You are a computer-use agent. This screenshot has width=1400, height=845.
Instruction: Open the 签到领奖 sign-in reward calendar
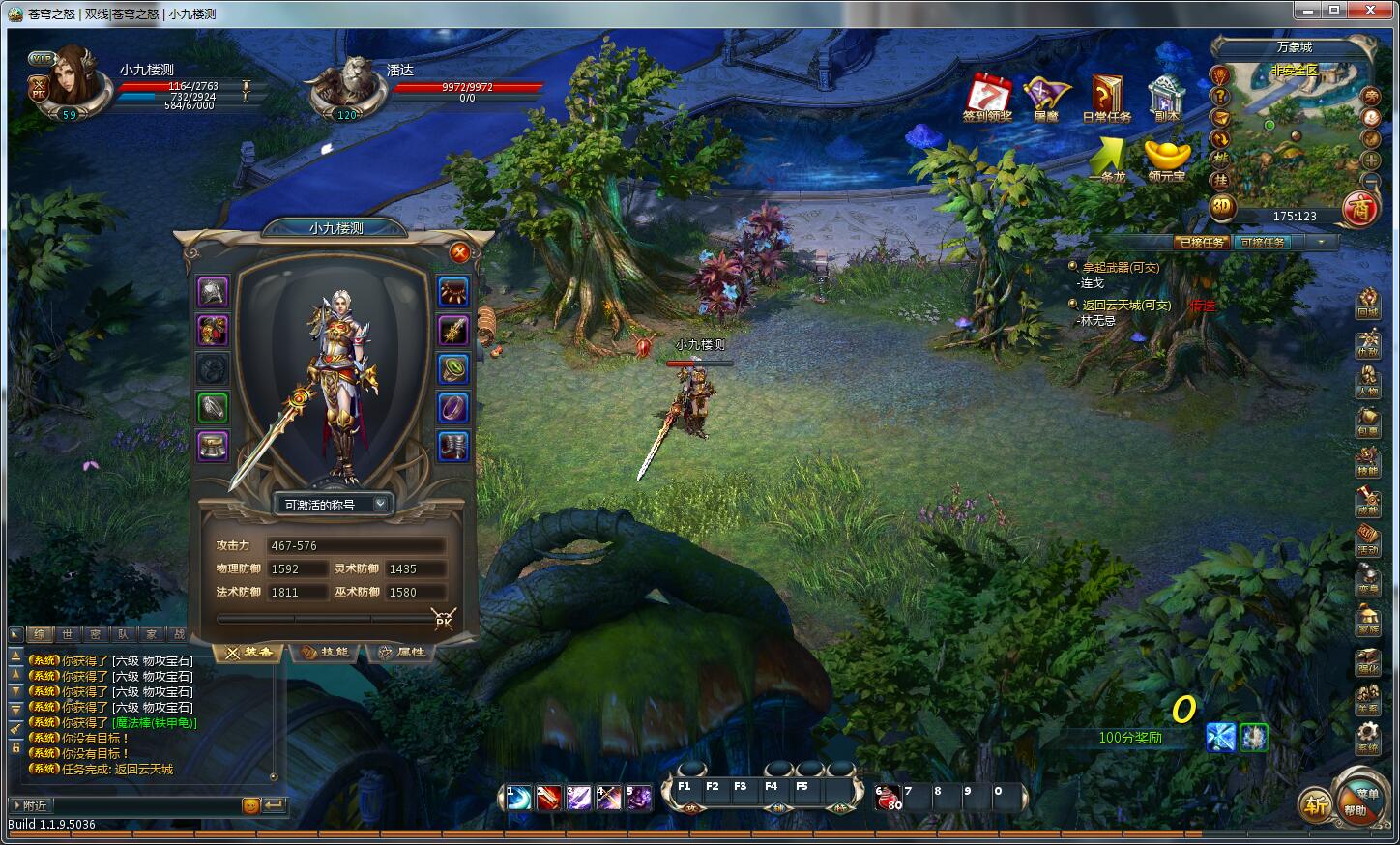987,98
